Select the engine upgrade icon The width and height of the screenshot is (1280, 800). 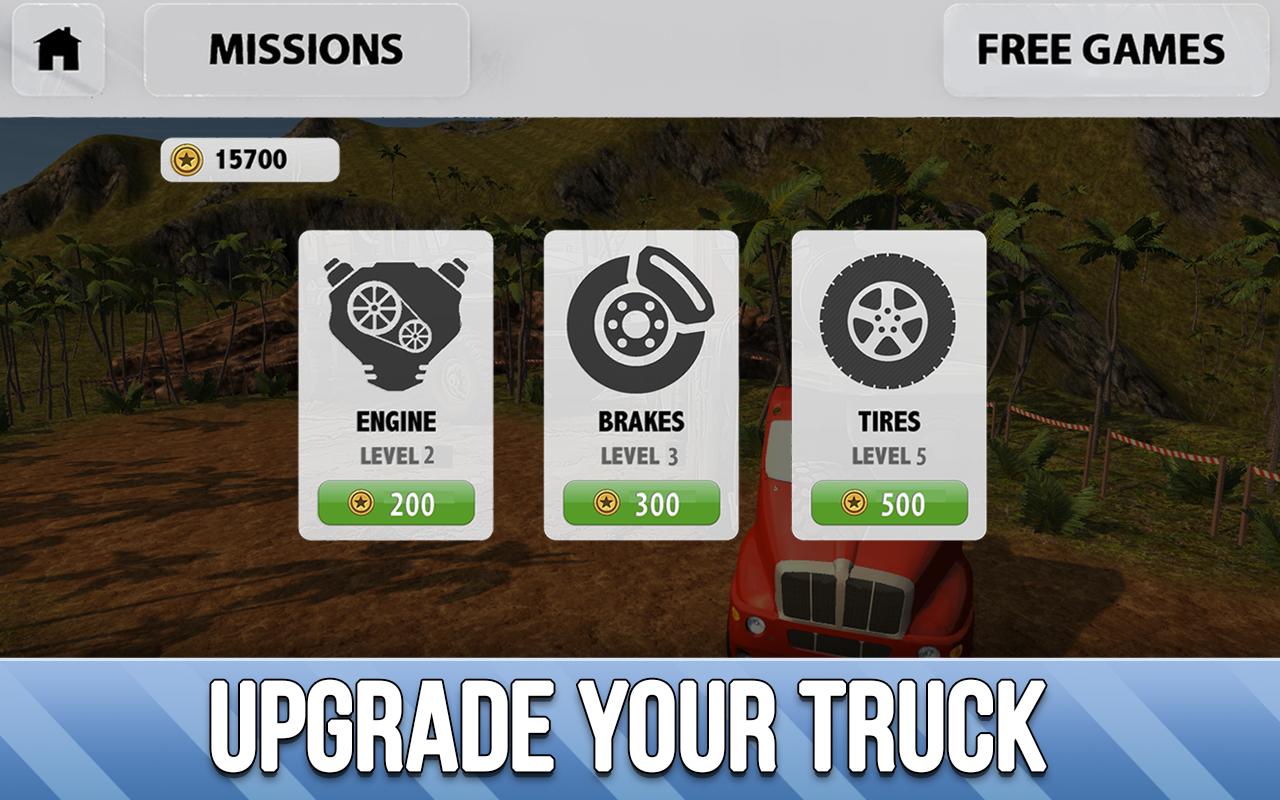396,320
